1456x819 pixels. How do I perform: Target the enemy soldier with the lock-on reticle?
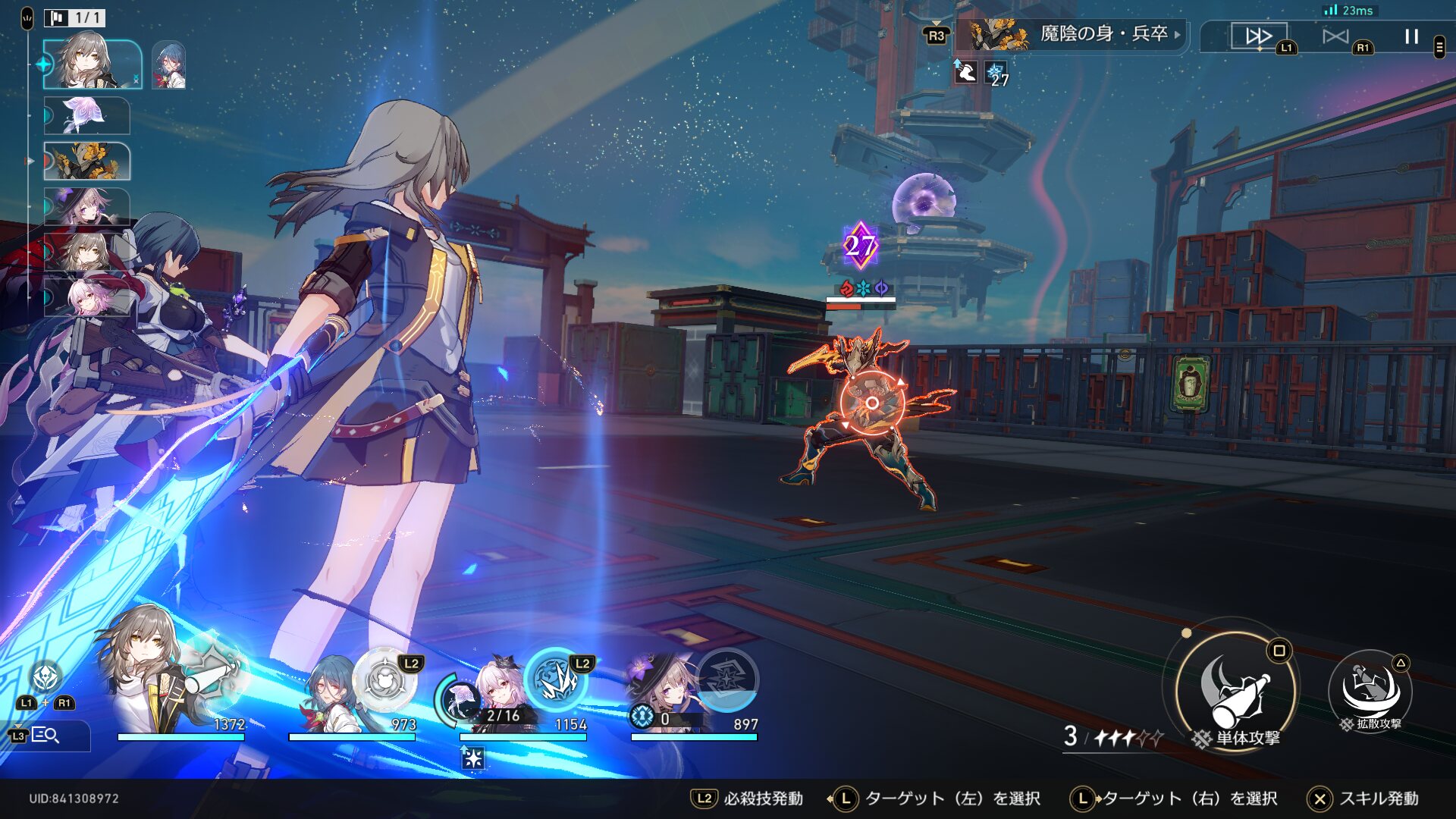871,403
